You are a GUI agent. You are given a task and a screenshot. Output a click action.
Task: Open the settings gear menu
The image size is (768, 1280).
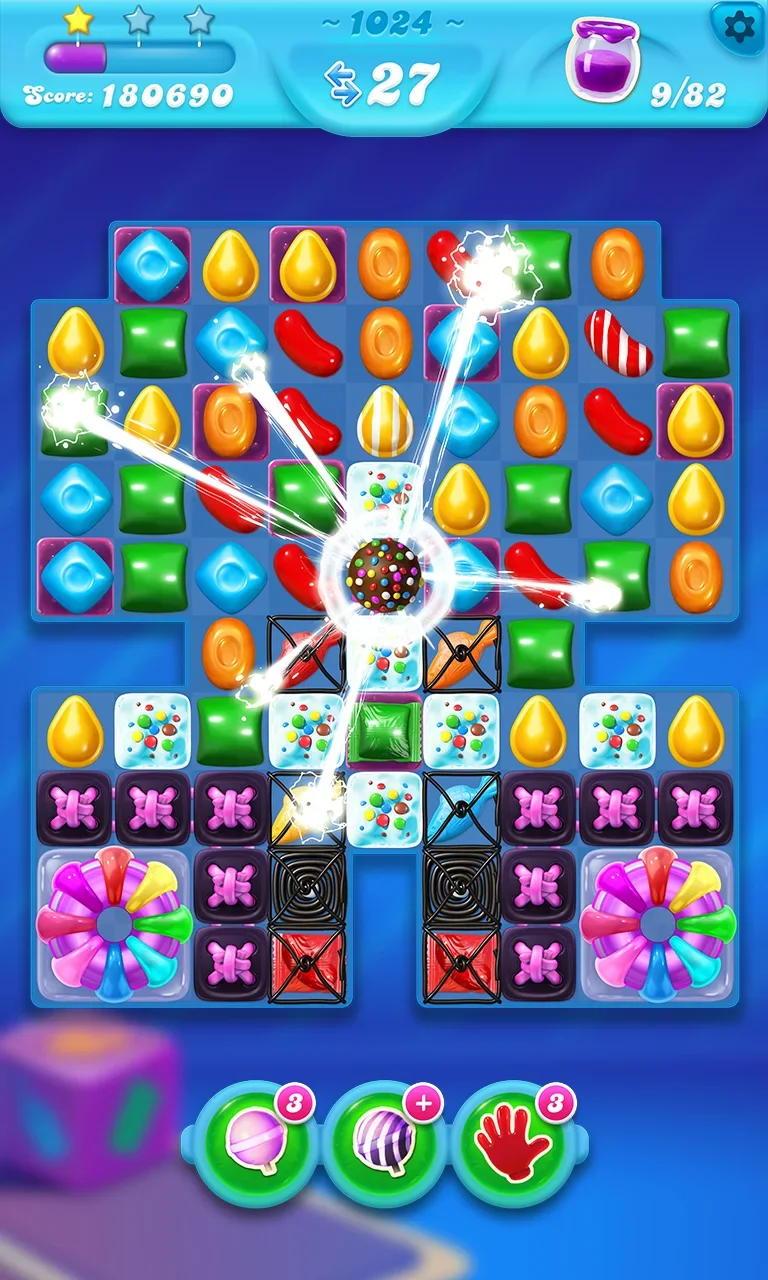point(738,28)
